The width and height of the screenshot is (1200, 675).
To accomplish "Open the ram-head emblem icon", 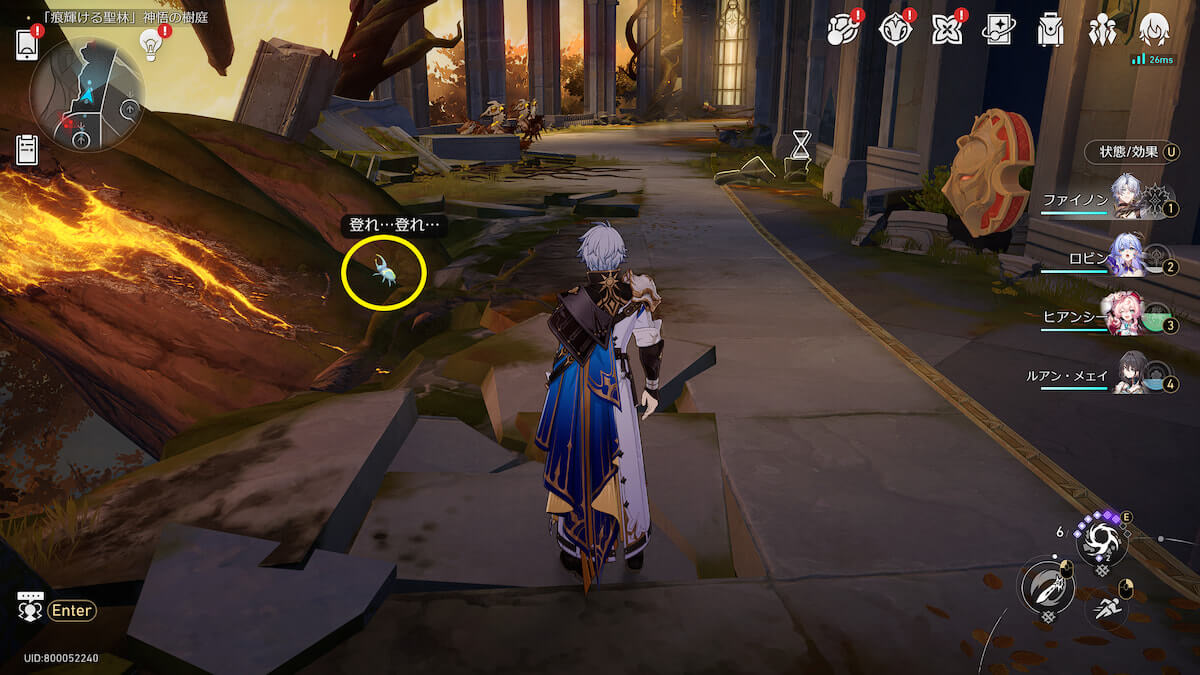I will click(x=894, y=30).
